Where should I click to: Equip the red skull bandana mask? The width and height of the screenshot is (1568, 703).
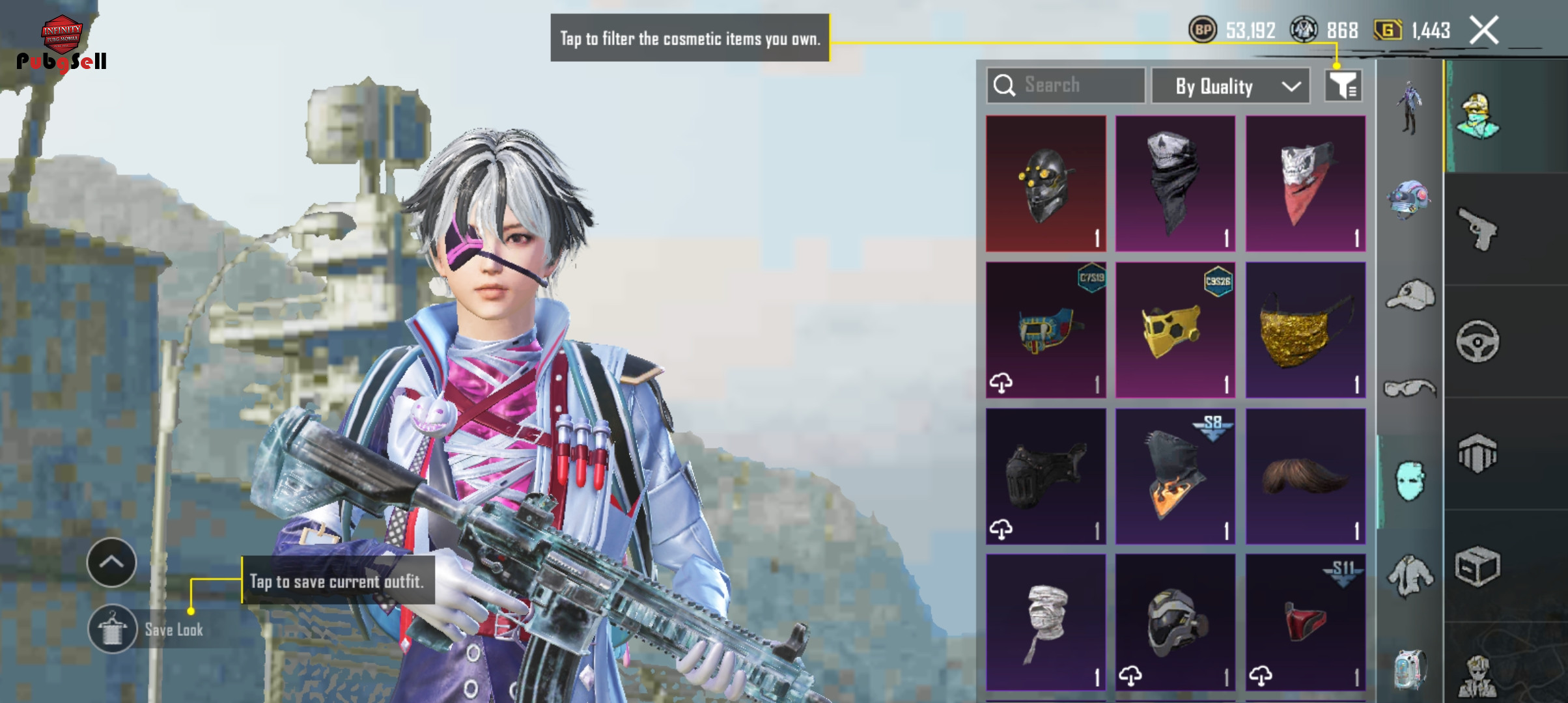click(x=1305, y=184)
